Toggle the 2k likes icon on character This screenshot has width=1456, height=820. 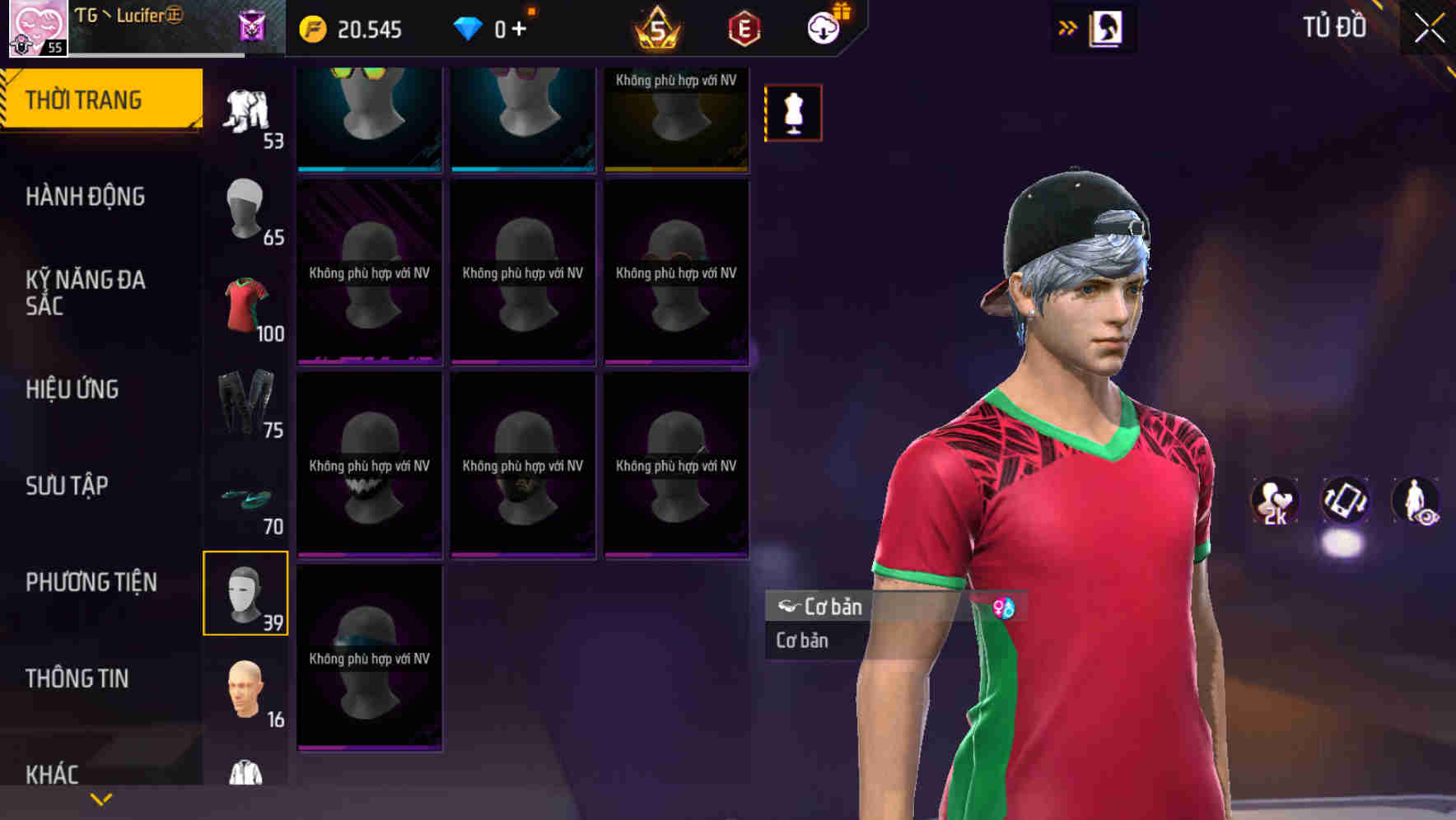pos(1273,501)
